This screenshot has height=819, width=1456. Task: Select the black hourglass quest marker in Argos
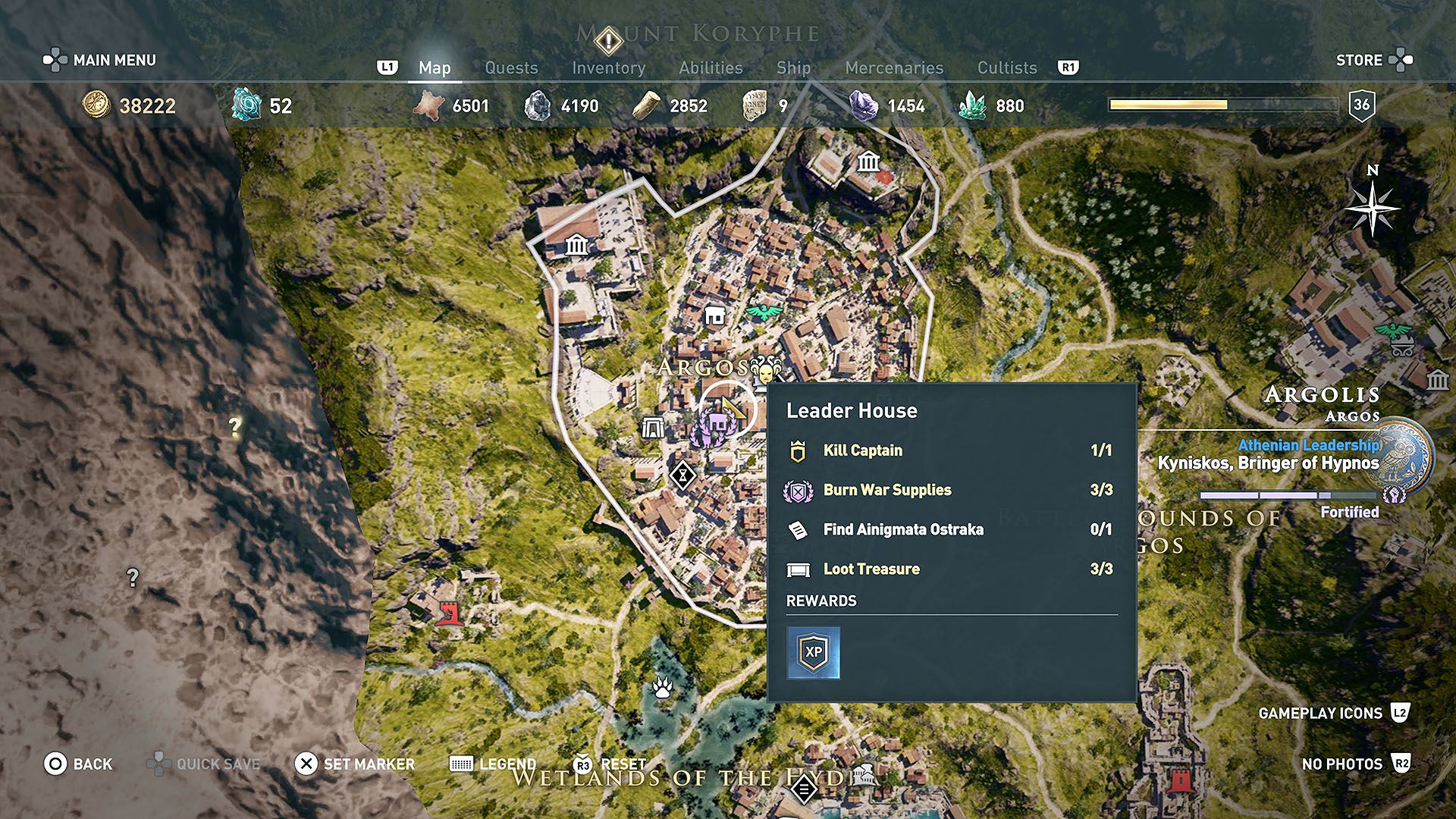coord(684,474)
